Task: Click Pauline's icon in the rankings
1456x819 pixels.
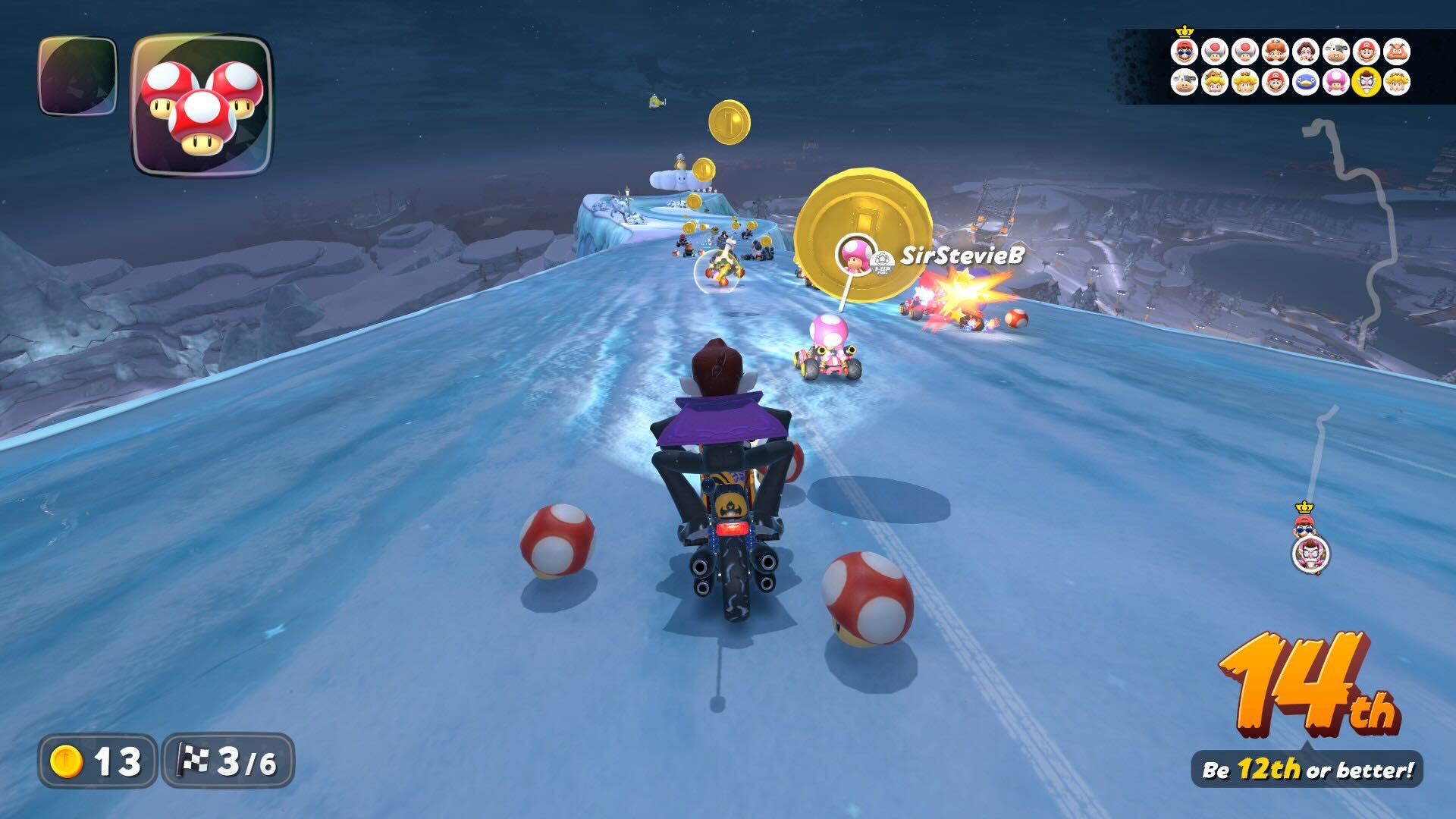Action: pyautogui.click(x=1307, y=52)
